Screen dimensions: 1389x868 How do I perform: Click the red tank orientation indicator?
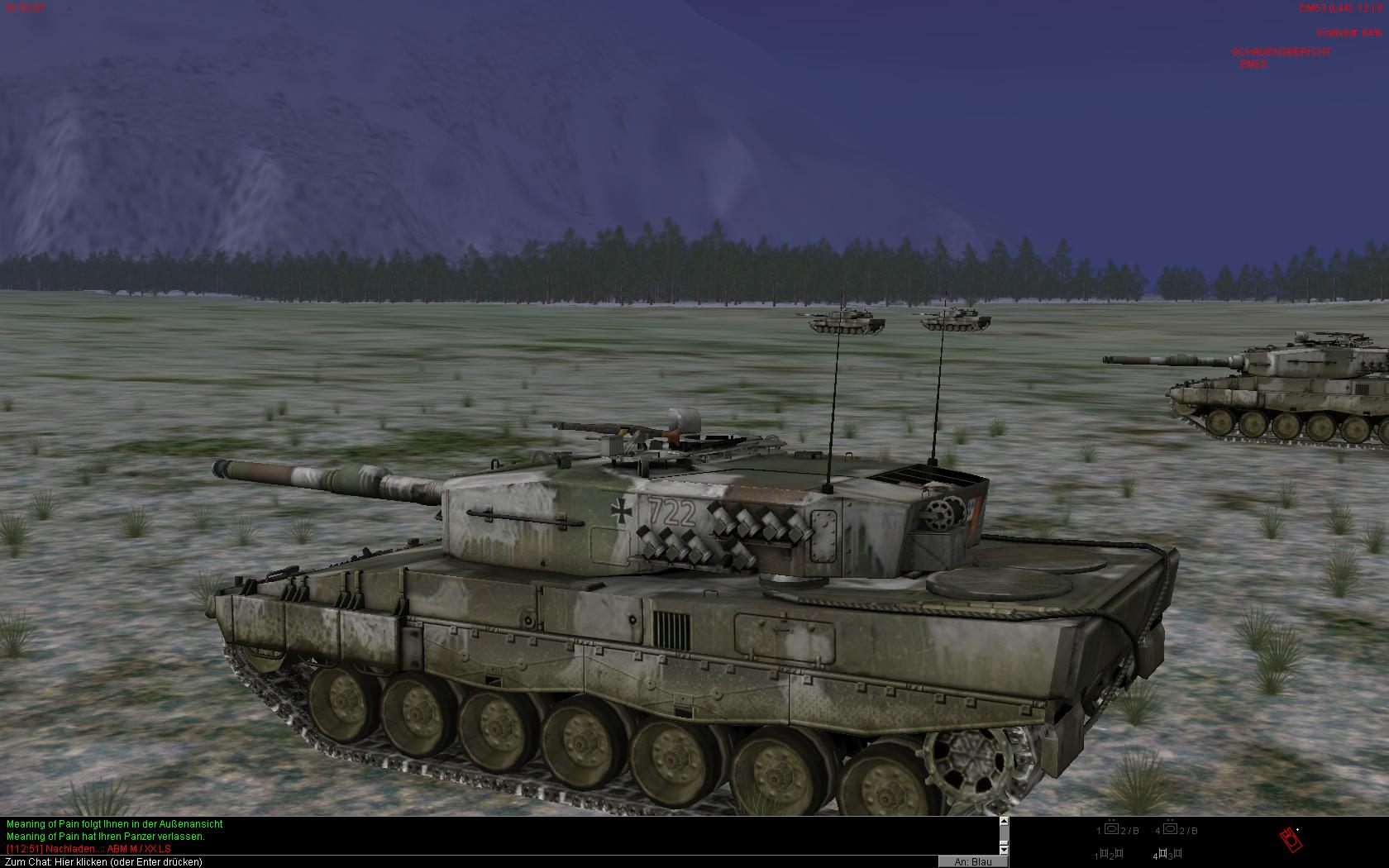[x=1291, y=840]
